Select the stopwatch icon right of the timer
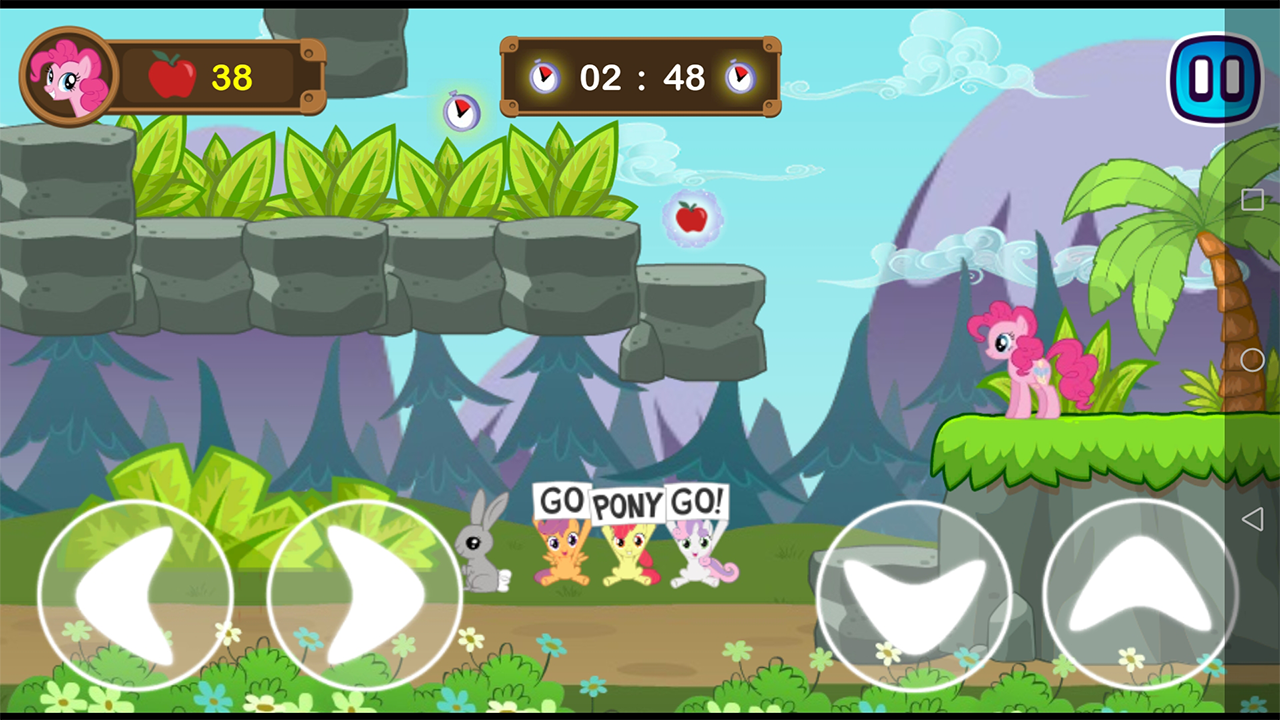 pos(740,77)
